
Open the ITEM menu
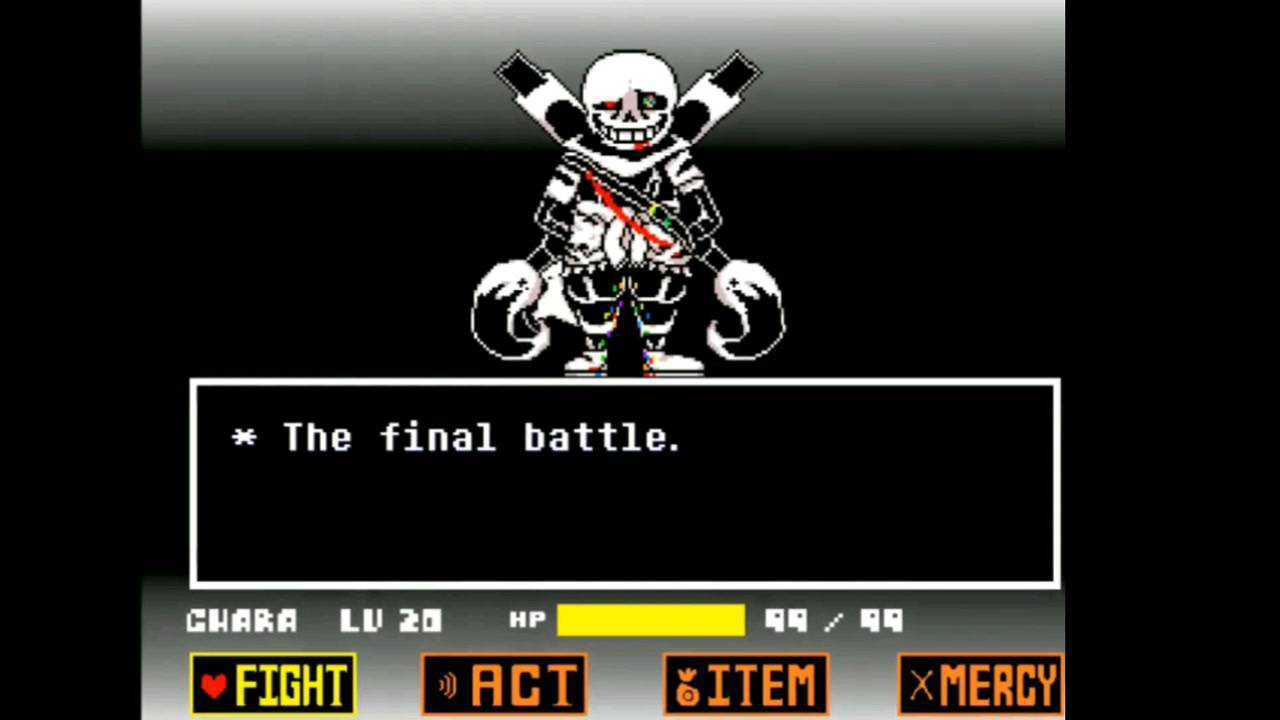click(745, 684)
